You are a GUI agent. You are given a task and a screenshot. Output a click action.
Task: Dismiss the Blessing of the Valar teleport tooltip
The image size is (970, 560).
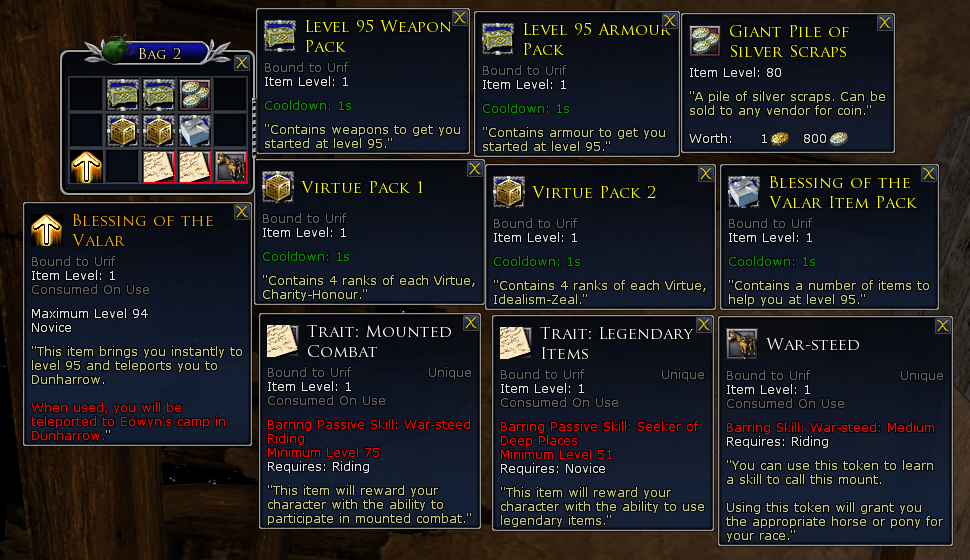(x=241, y=211)
